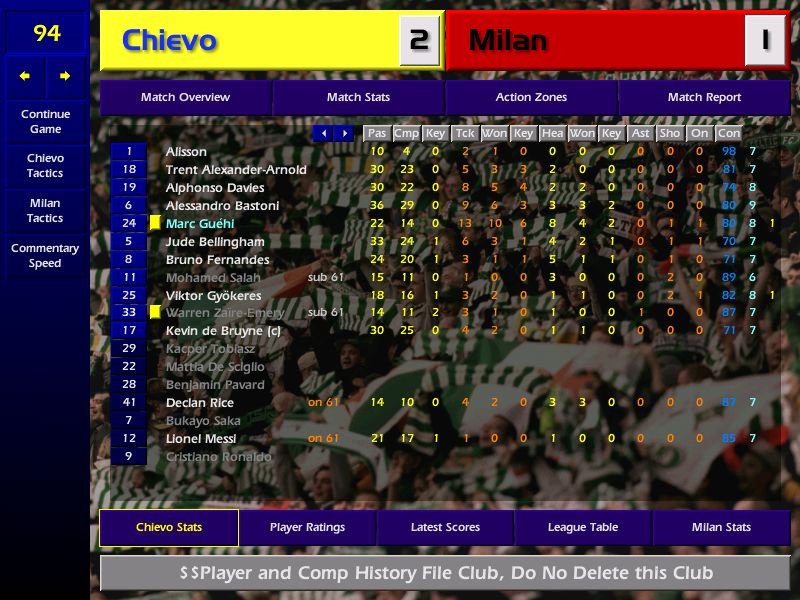Open the League Table

[x=583, y=527]
